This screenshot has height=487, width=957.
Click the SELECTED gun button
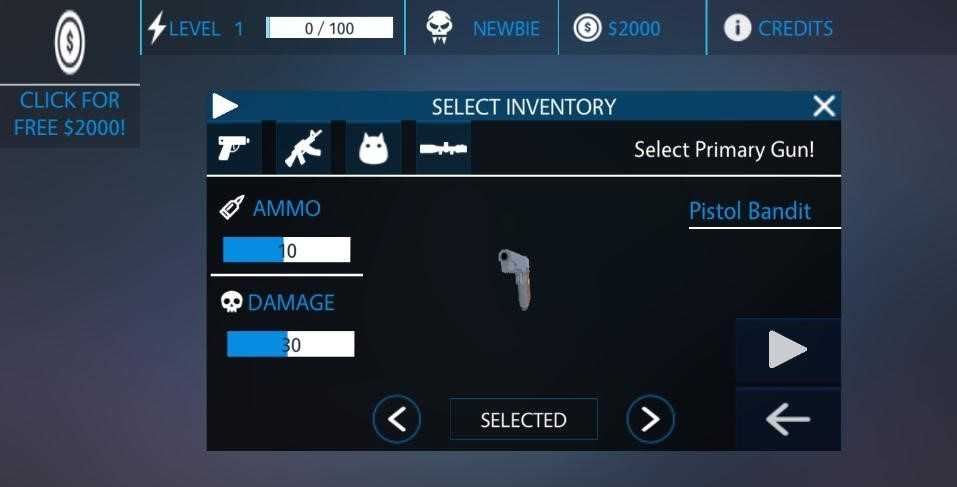pos(523,420)
